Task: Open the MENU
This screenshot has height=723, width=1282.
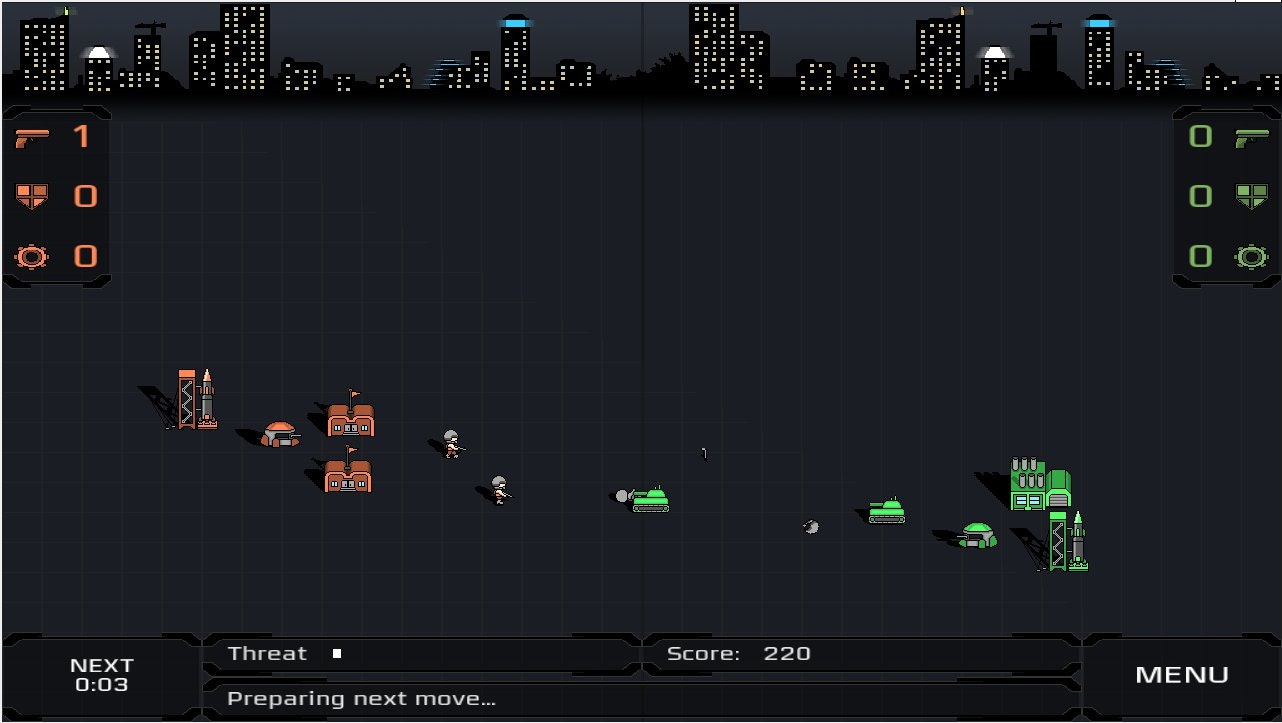Action: [x=1182, y=675]
